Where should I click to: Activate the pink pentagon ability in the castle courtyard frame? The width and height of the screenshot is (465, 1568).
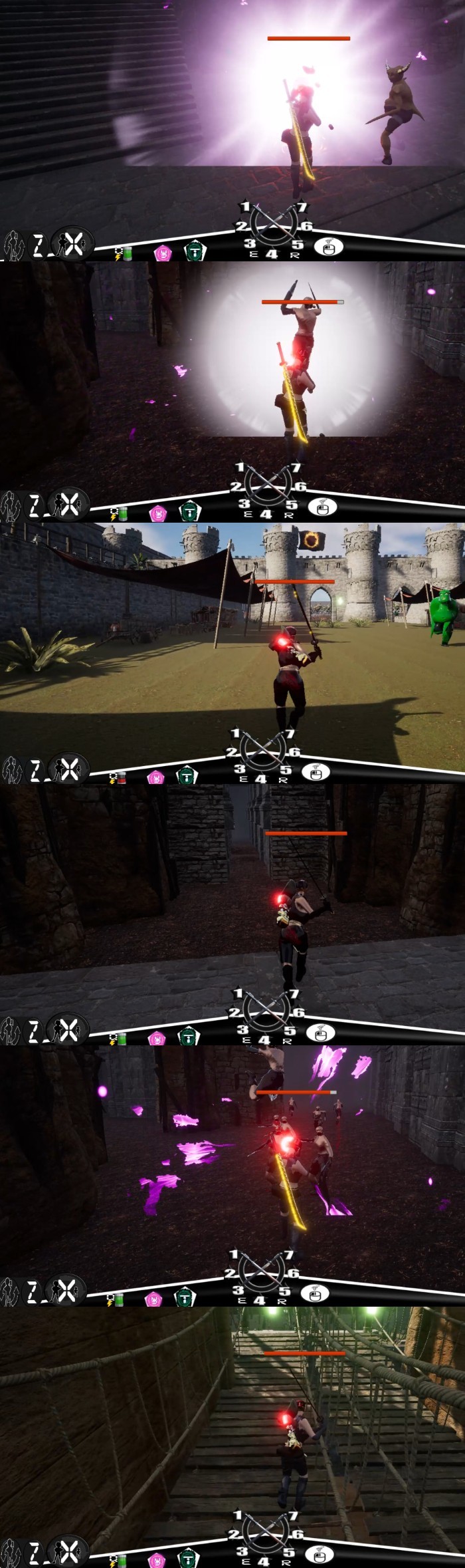point(155,777)
